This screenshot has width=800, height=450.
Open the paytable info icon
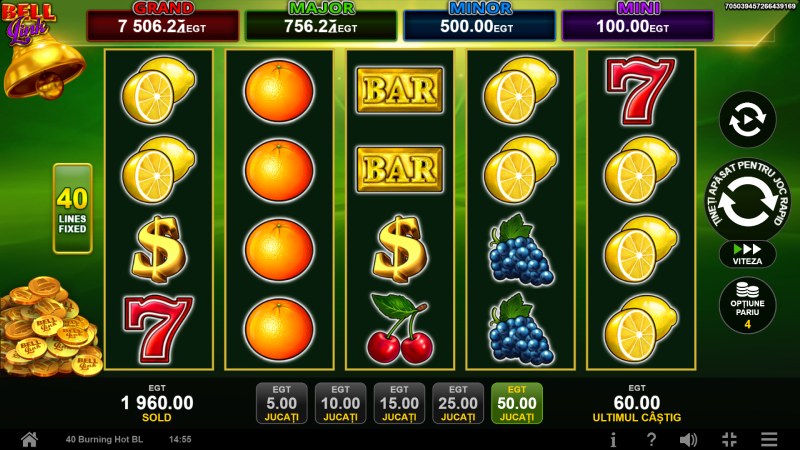click(613, 439)
